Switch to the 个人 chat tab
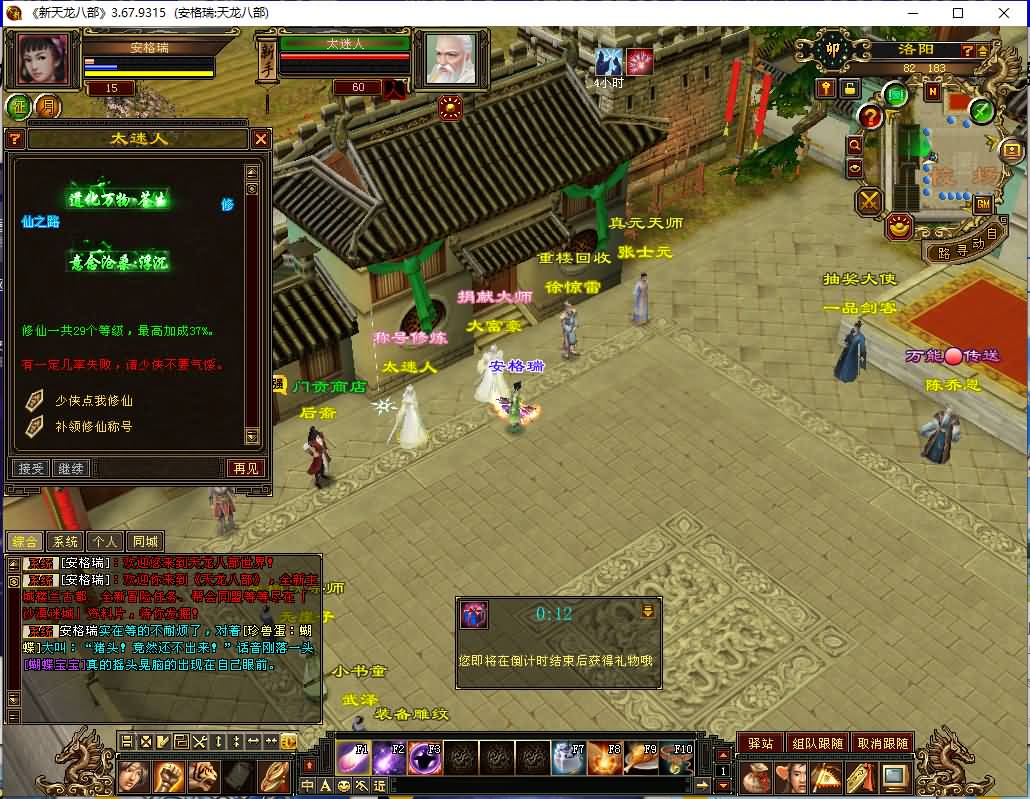The width and height of the screenshot is (1030, 799). coord(105,541)
